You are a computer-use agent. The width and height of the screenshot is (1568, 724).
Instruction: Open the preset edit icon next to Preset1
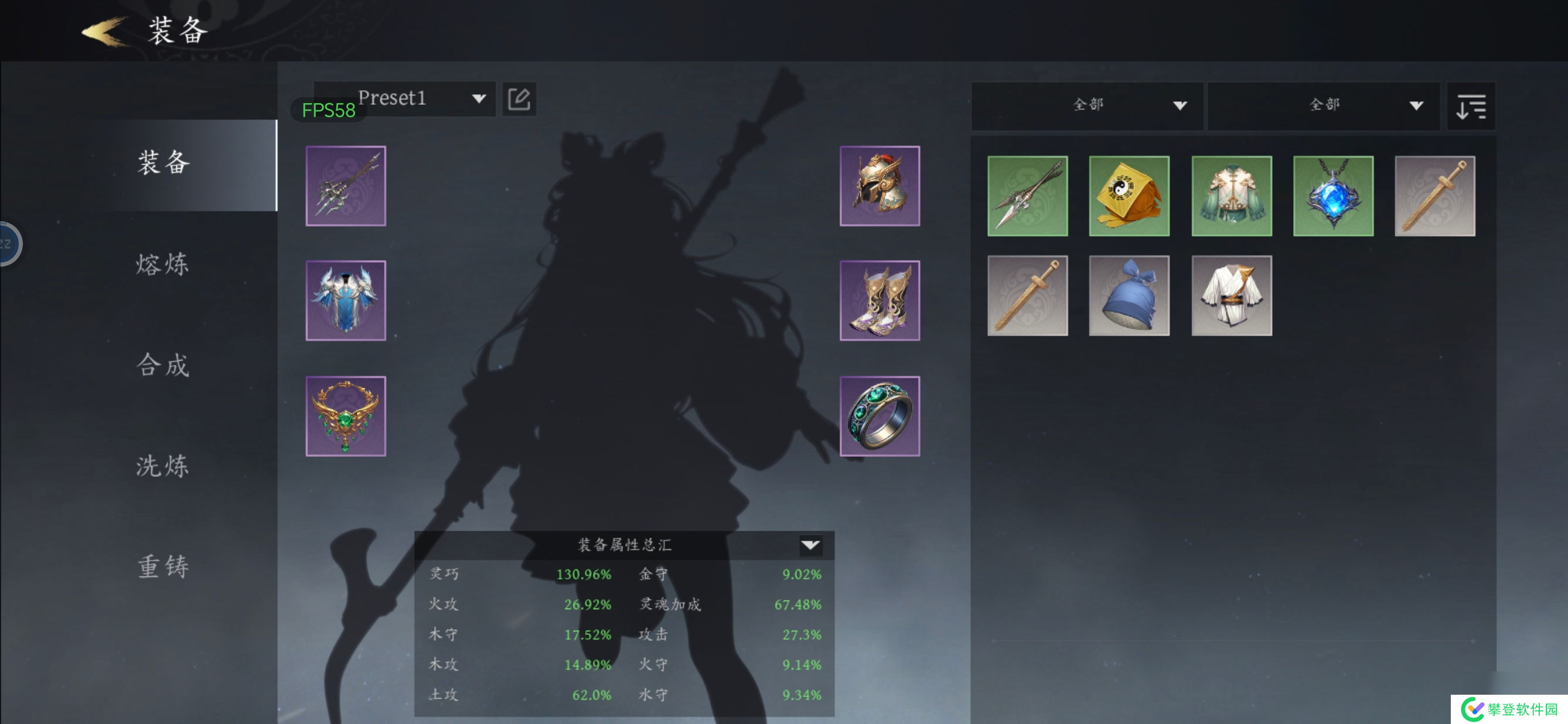point(519,98)
